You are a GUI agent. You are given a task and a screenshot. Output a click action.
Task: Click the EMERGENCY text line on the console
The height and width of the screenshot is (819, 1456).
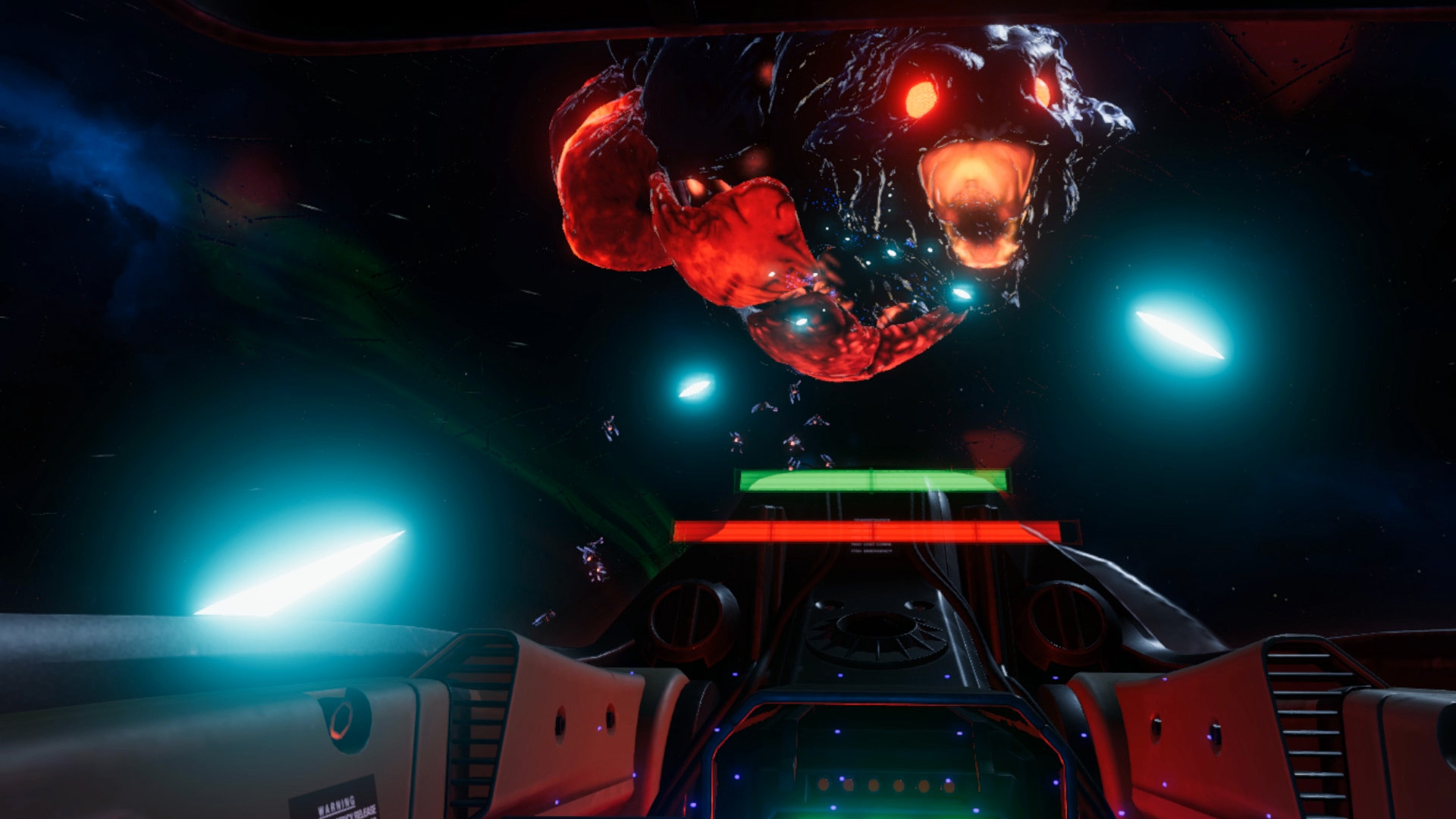pyautogui.click(x=871, y=552)
